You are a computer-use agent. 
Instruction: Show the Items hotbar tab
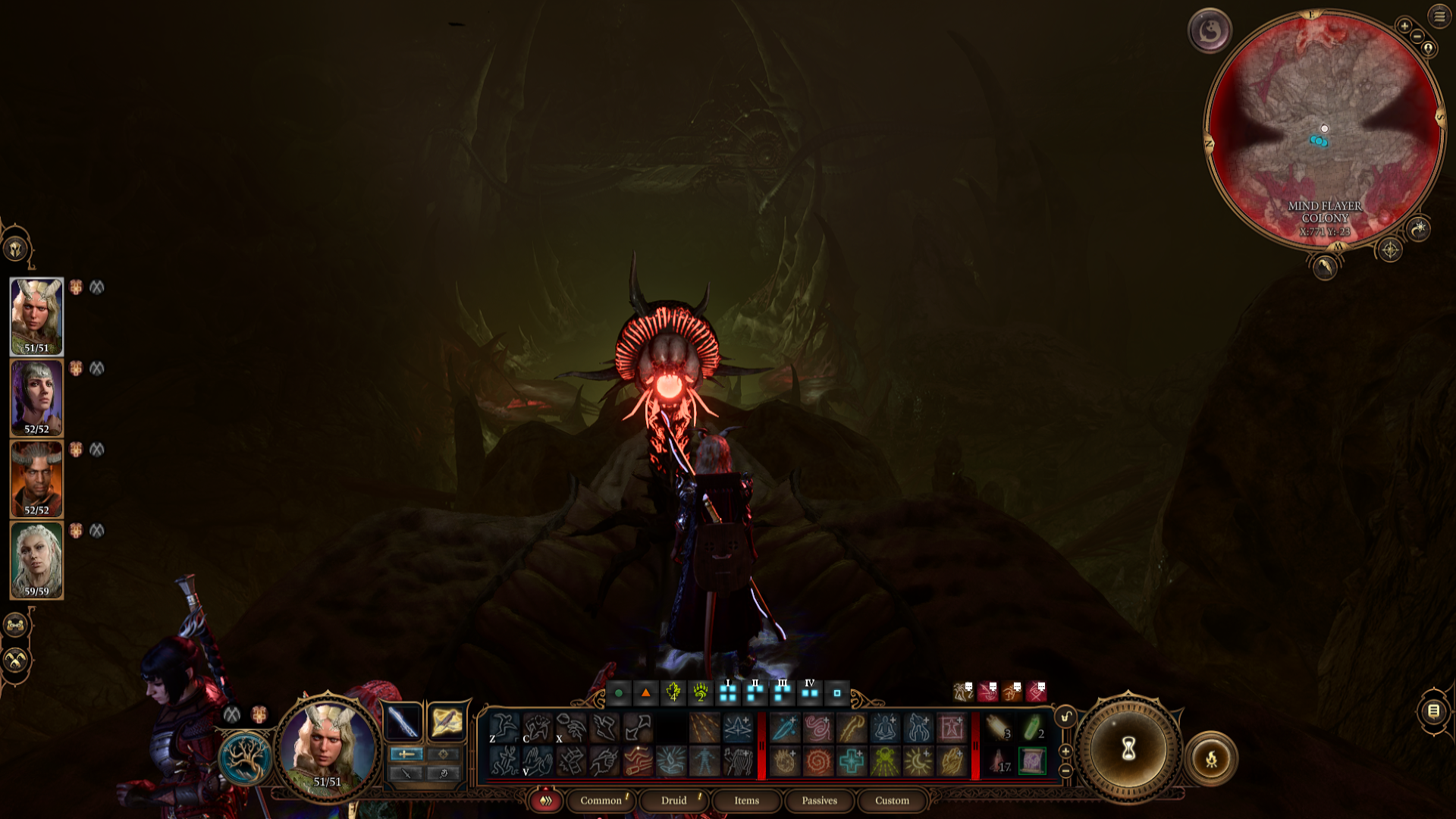click(x=746, y=801)
